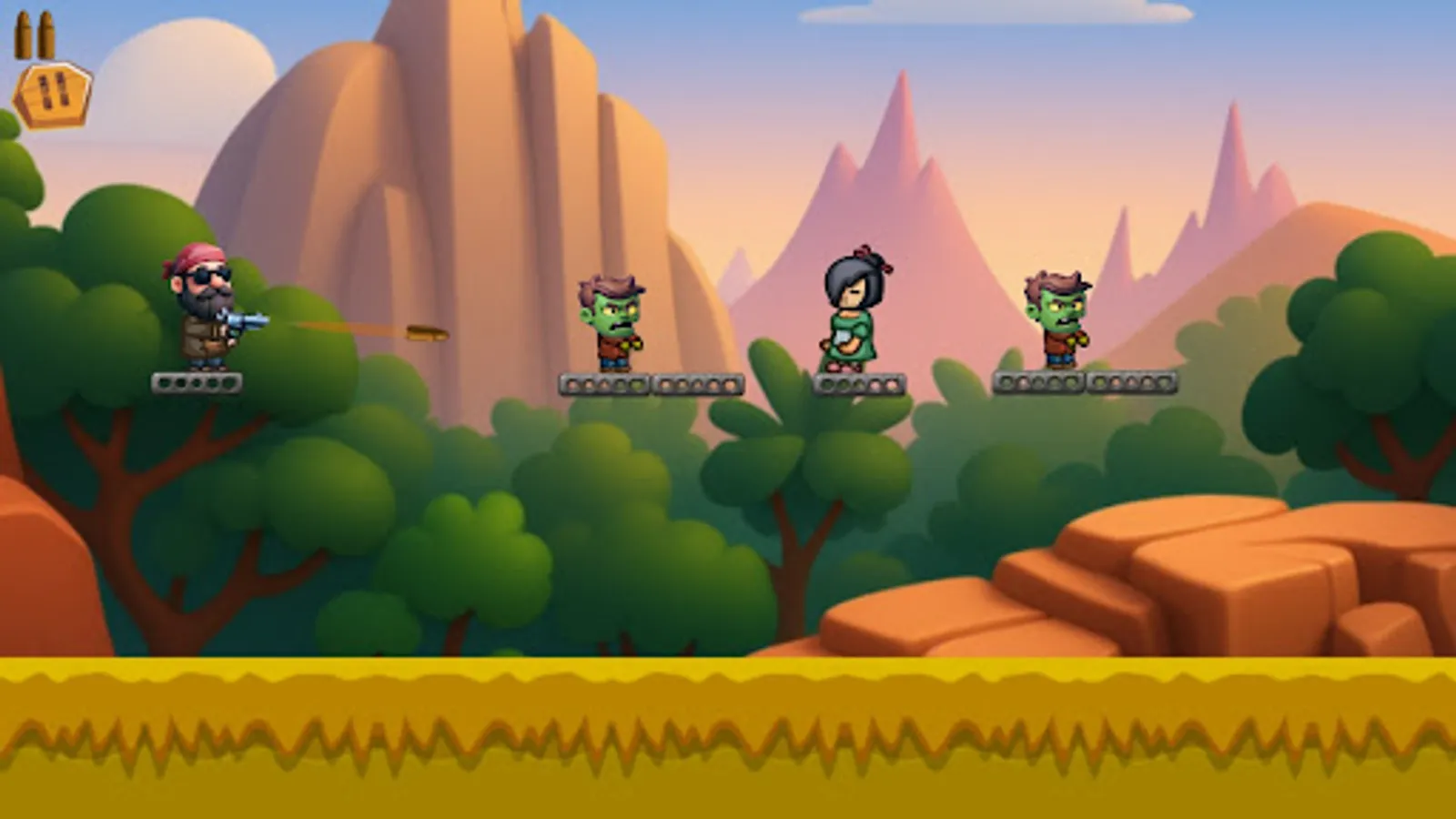Tap the flying bullet tracer
Image resolution: width=1456 pixels, height=819 pixels.
(x=414, y=331)
